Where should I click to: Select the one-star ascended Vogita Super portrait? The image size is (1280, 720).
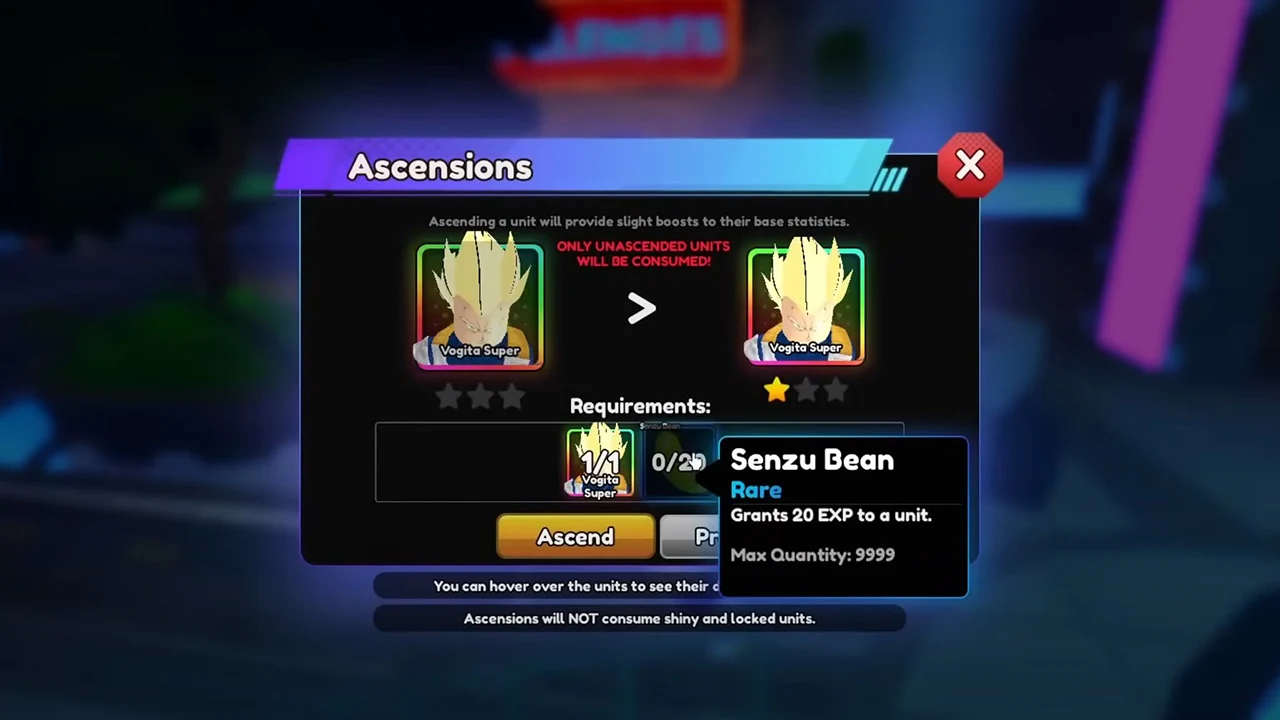click(x=806, y=300)
